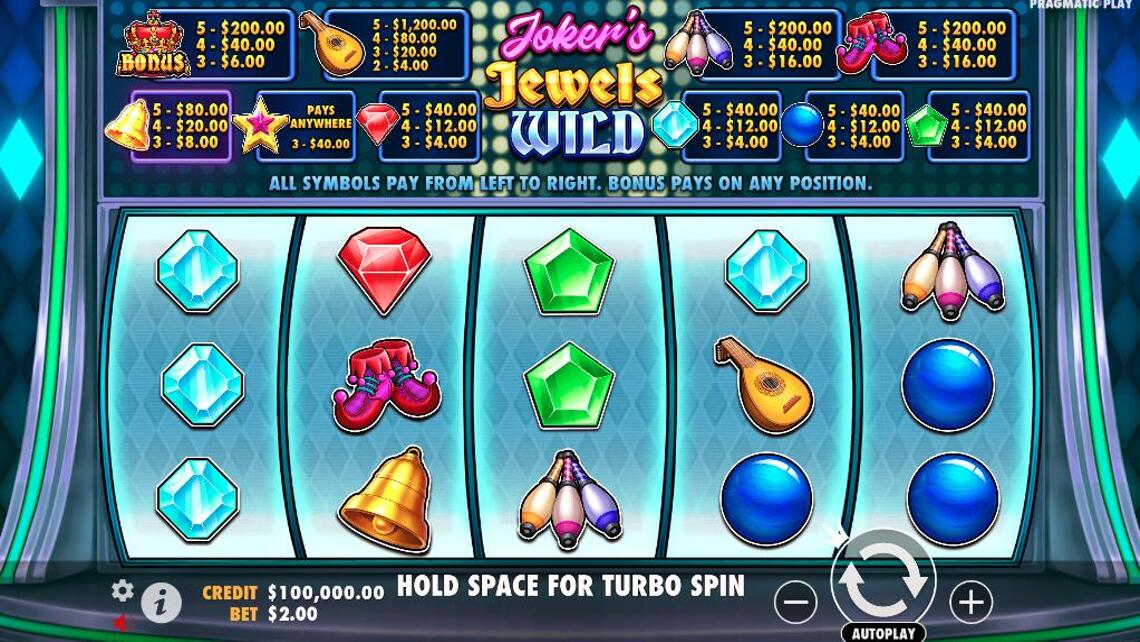Decrease the bet with the minus button

796,602
